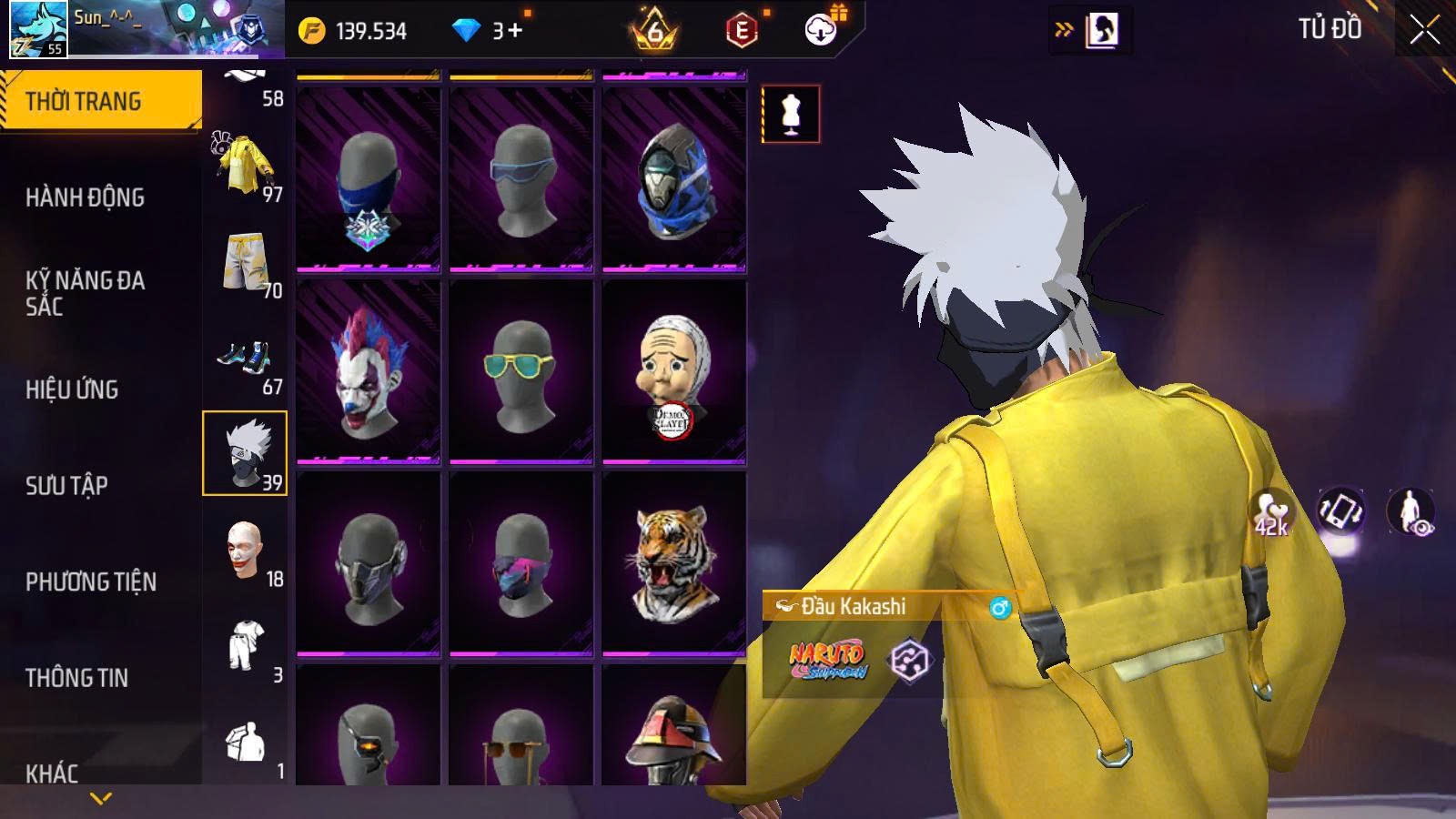
Task: Pick the clown head item
Action: coord(368,371)
